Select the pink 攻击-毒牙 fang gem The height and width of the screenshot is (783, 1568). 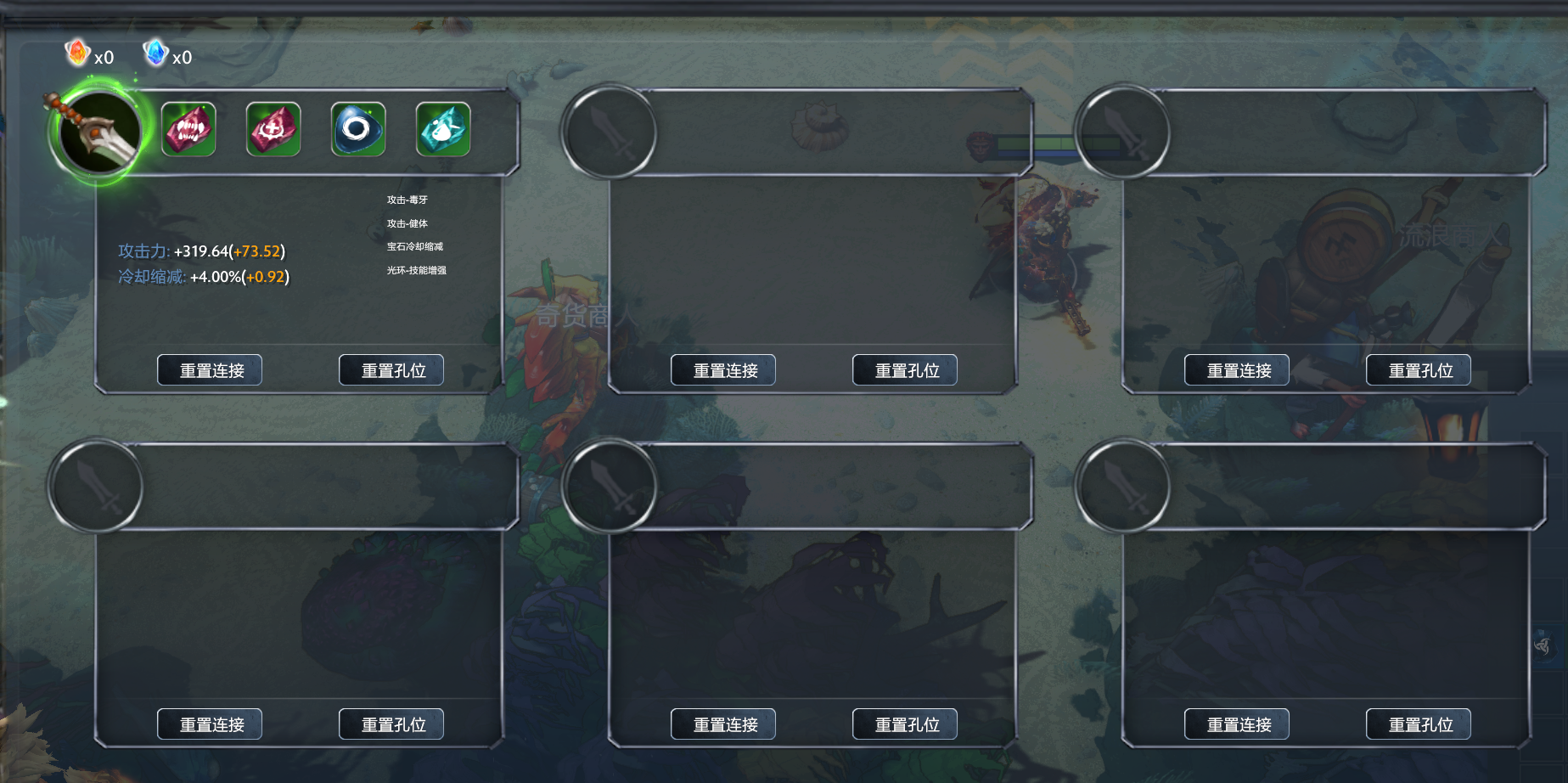pos(188,128)
